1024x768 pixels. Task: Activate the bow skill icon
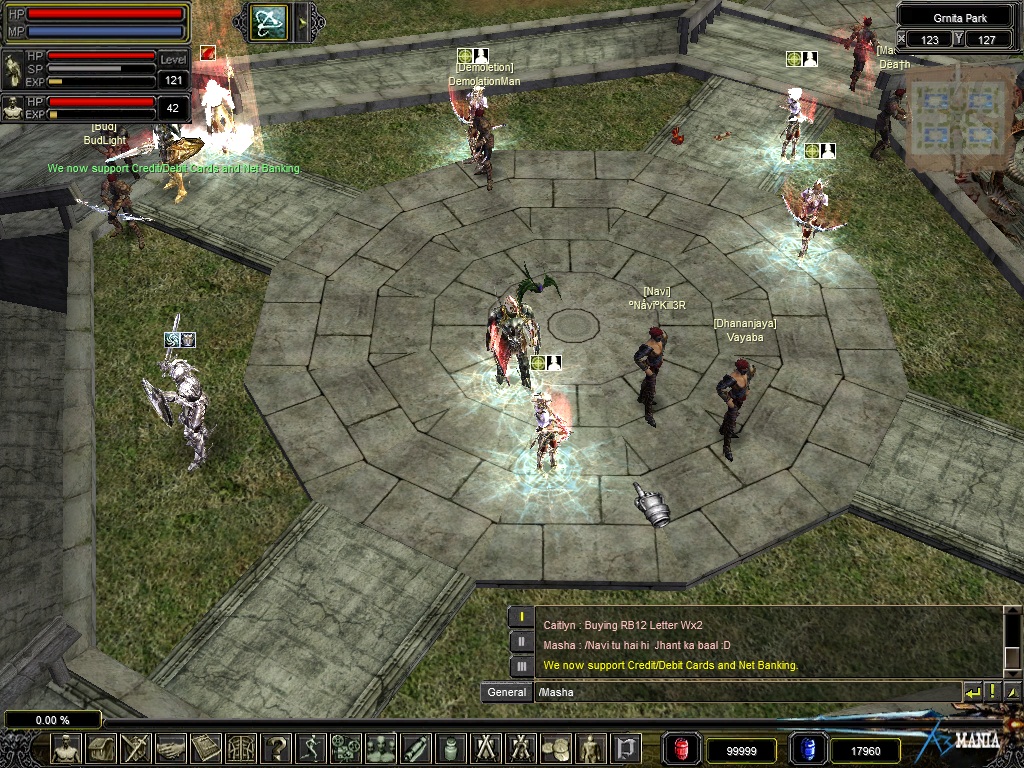[269, 21]
